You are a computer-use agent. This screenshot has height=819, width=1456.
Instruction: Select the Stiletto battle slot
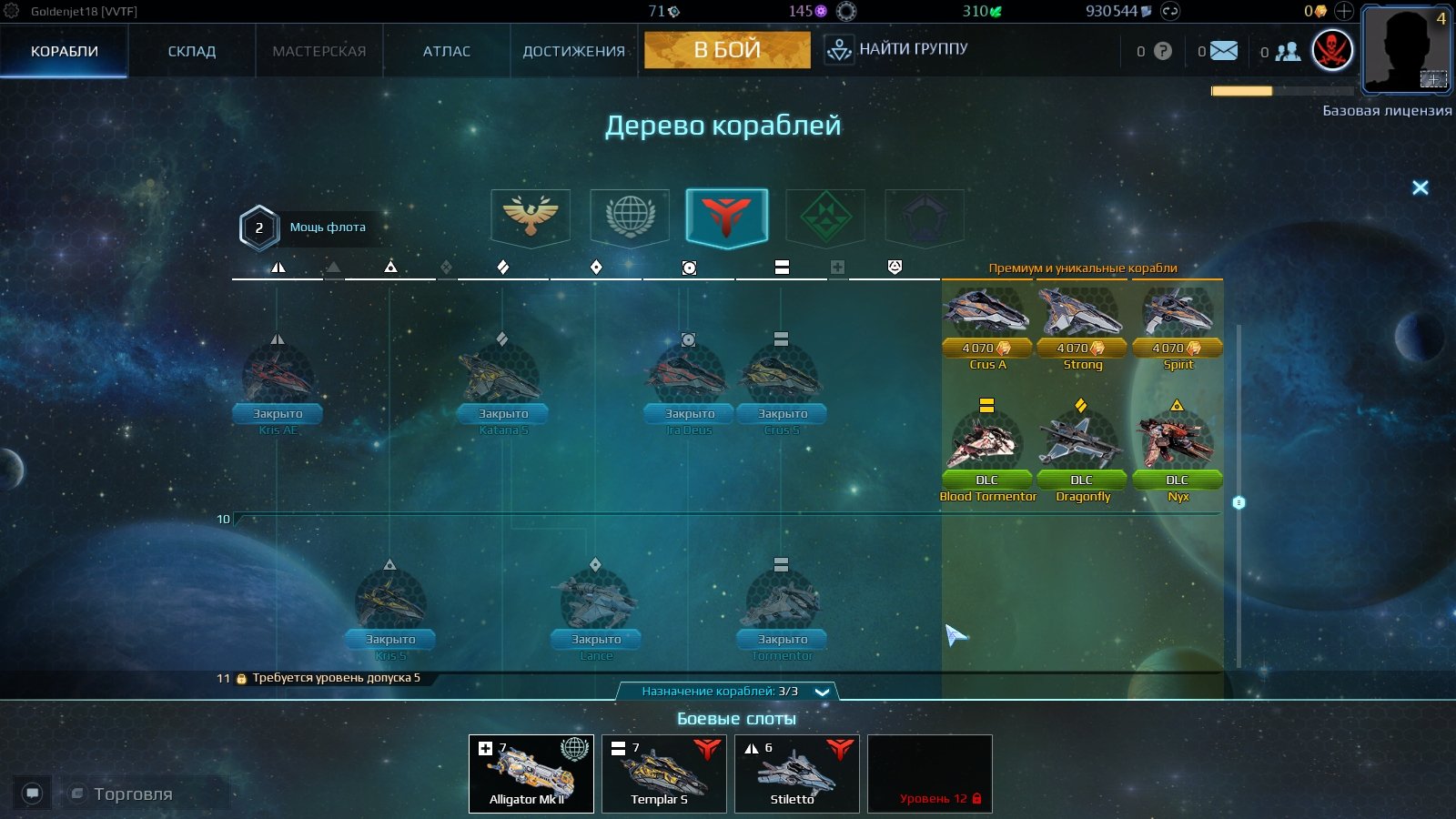(797, 773)
